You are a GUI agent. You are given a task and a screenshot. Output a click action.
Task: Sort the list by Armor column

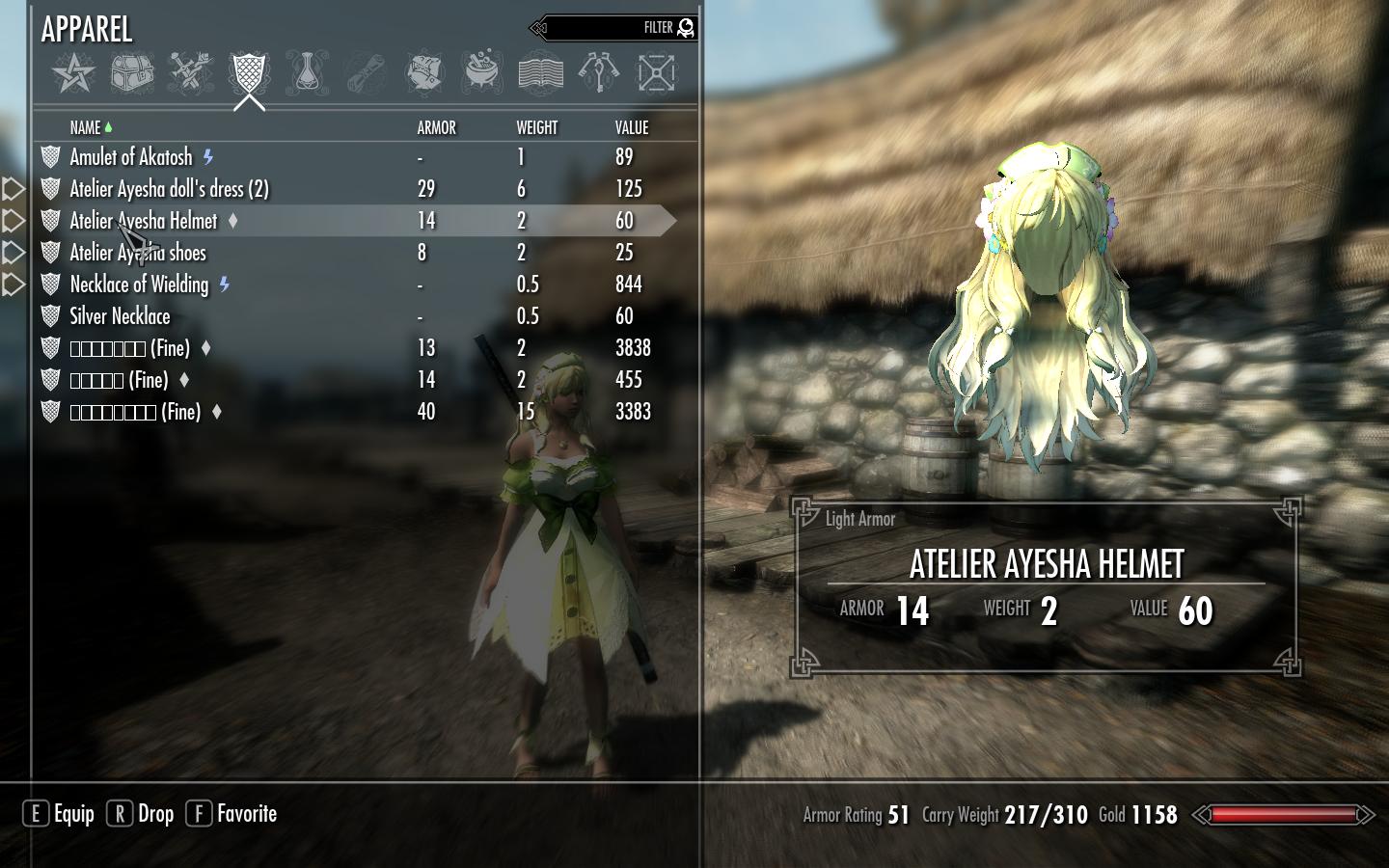pos(436,127)
